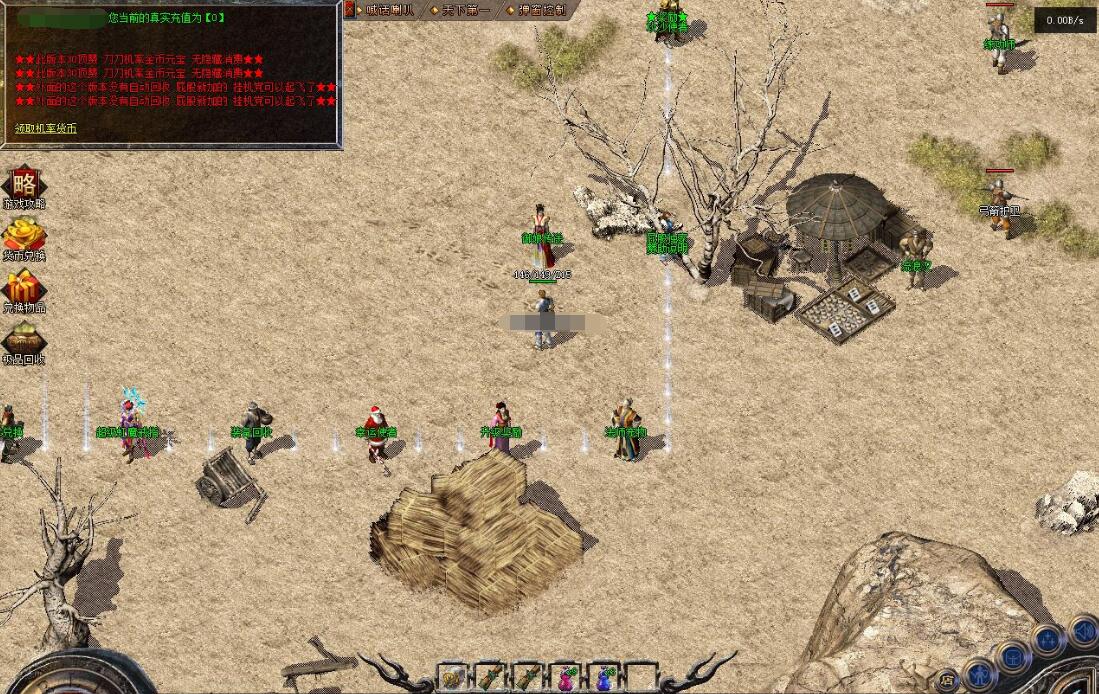The image size is (1099, 694).
Task: Toggle sound with the speaker button
Action: 1083,631
